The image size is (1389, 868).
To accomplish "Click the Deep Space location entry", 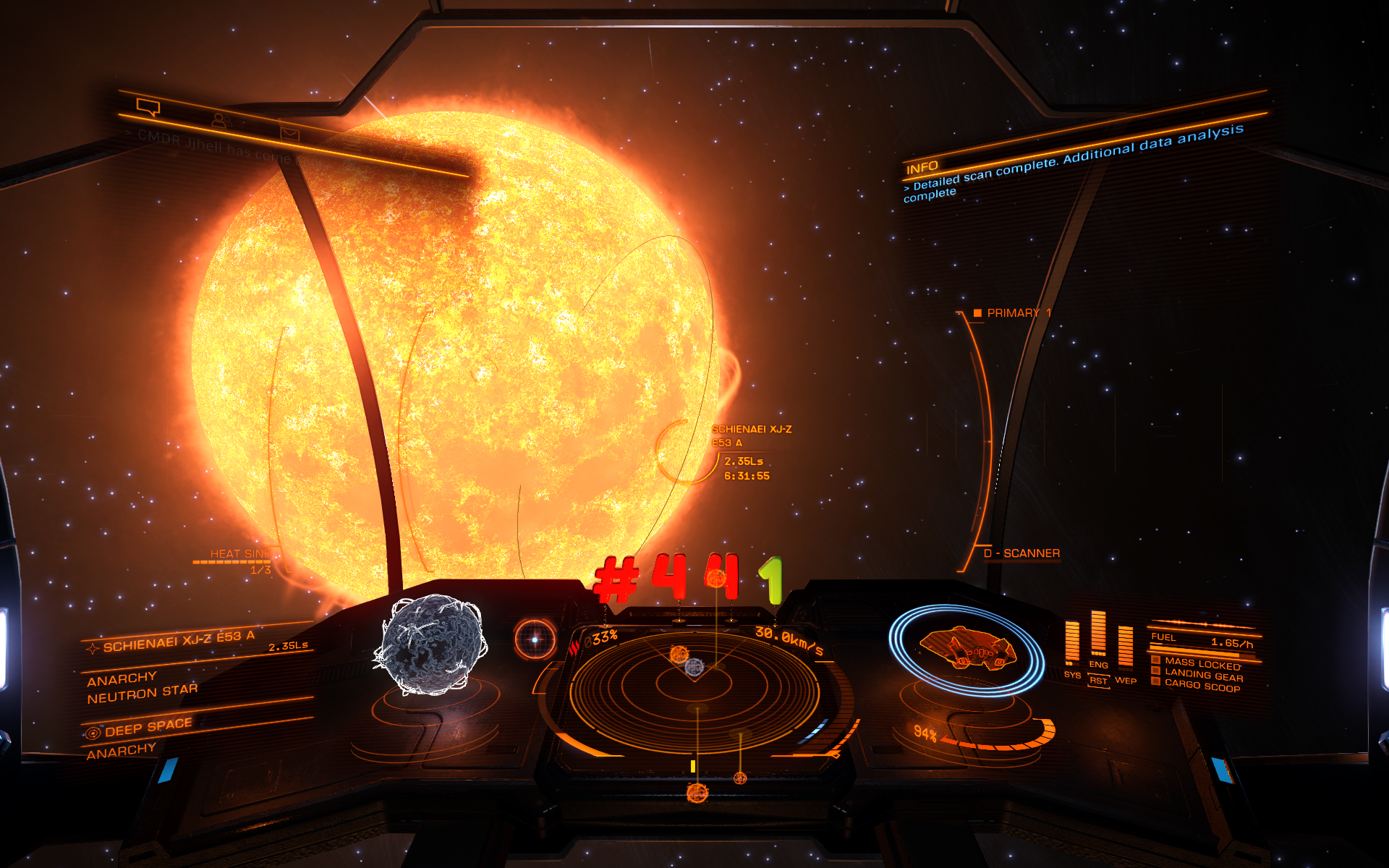I will click(148, 727).
